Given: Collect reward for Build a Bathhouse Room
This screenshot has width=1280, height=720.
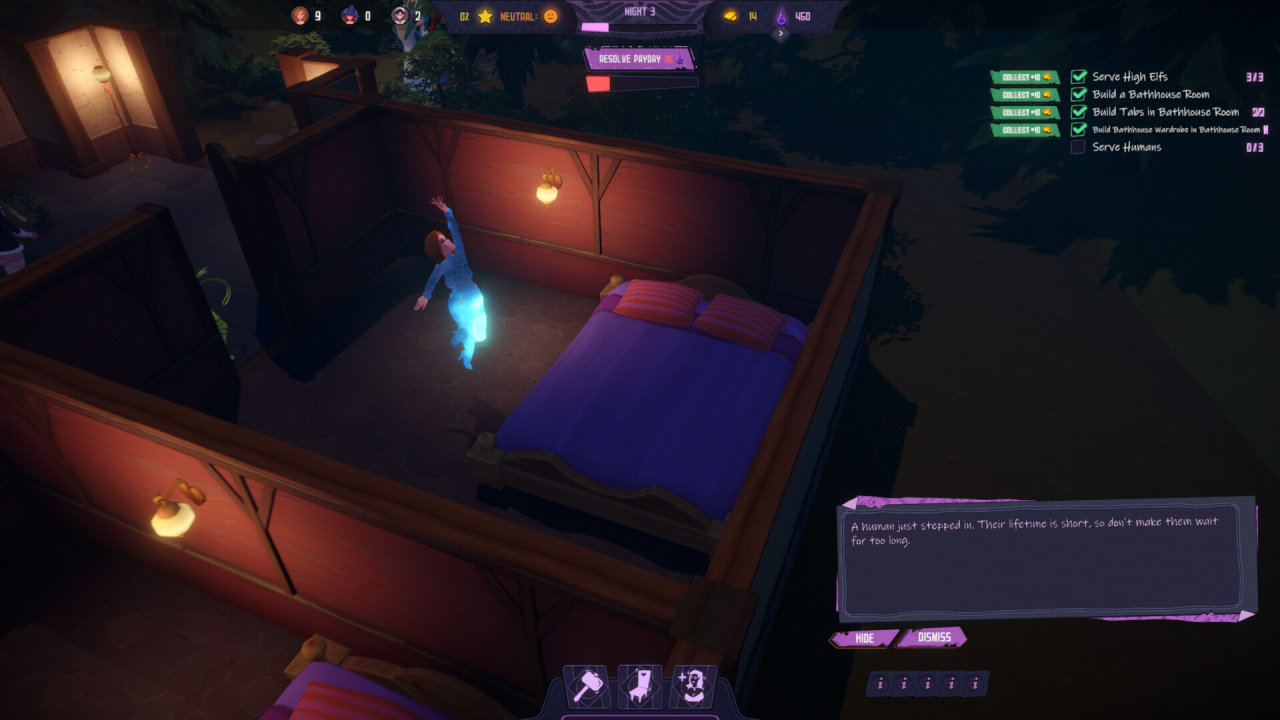Looking at the screenshot, I should [x=1025, y=95].
